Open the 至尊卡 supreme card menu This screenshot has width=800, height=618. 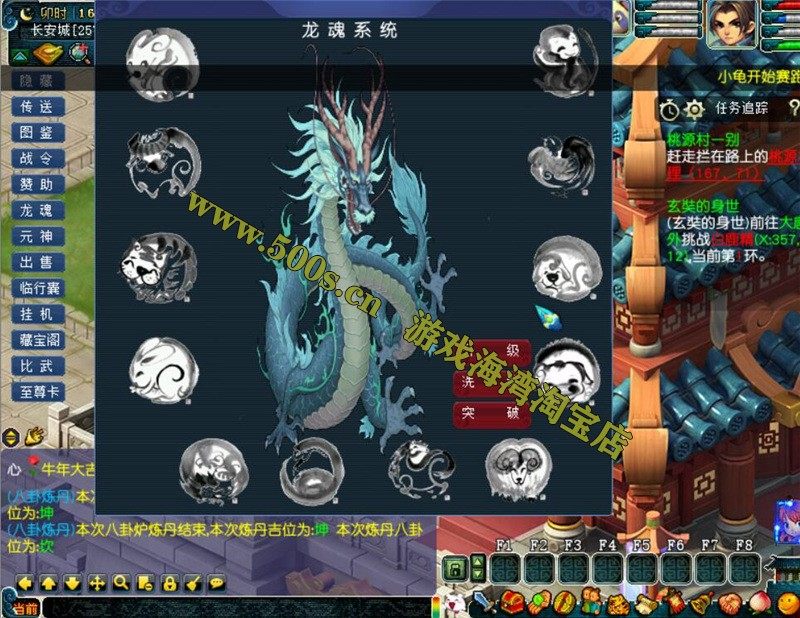tap(37, 392)
